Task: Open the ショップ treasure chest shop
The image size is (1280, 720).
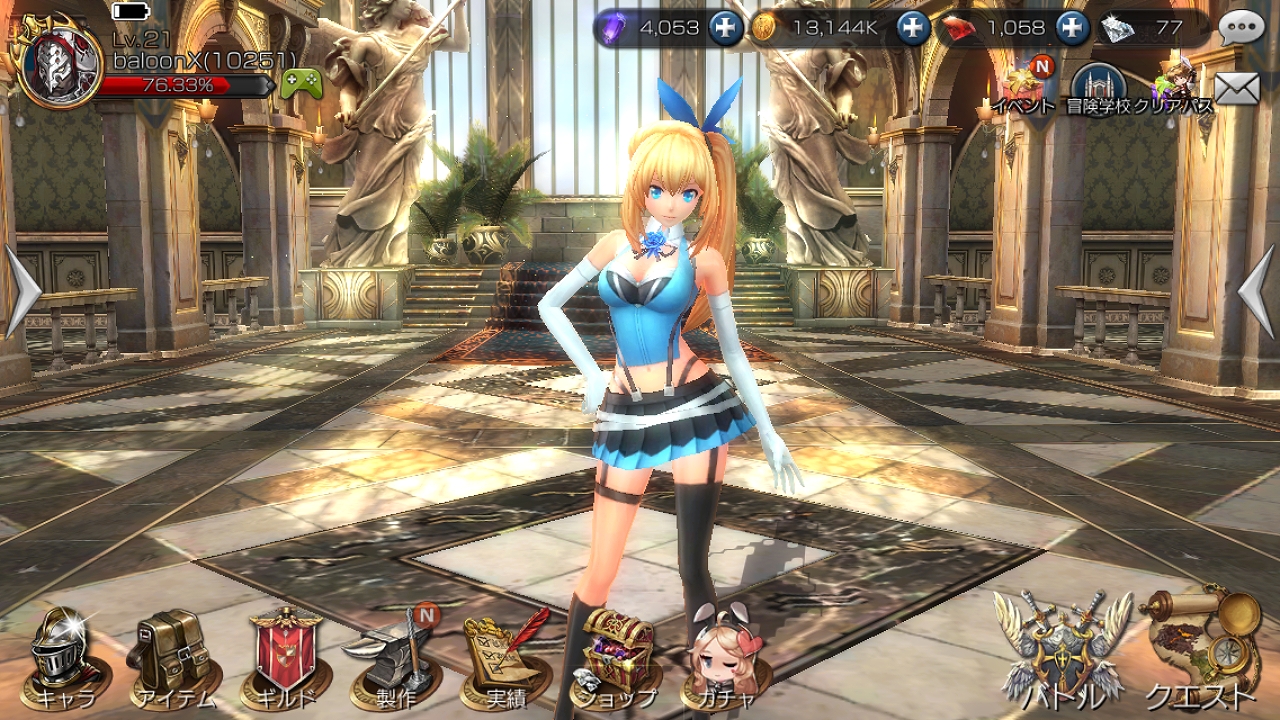Action: pyautogui.click(x=616, y=657)
